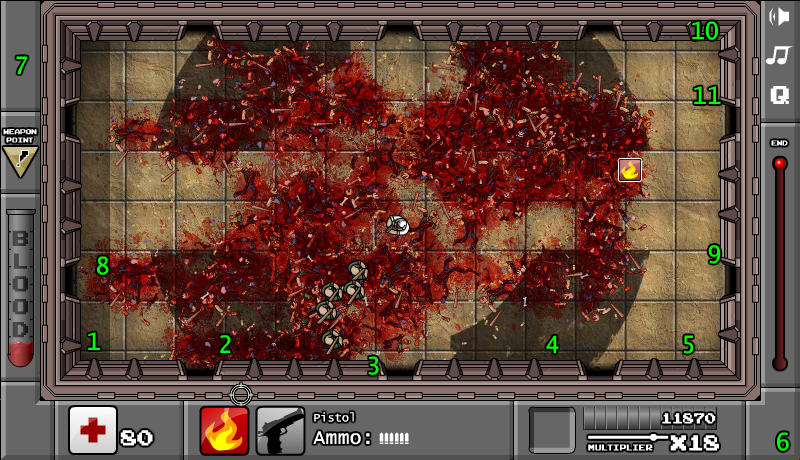800x460 pixels.
Task: Toggle the sound effects speaker icon
Action: pyautogui.click(x=778, y=16)
